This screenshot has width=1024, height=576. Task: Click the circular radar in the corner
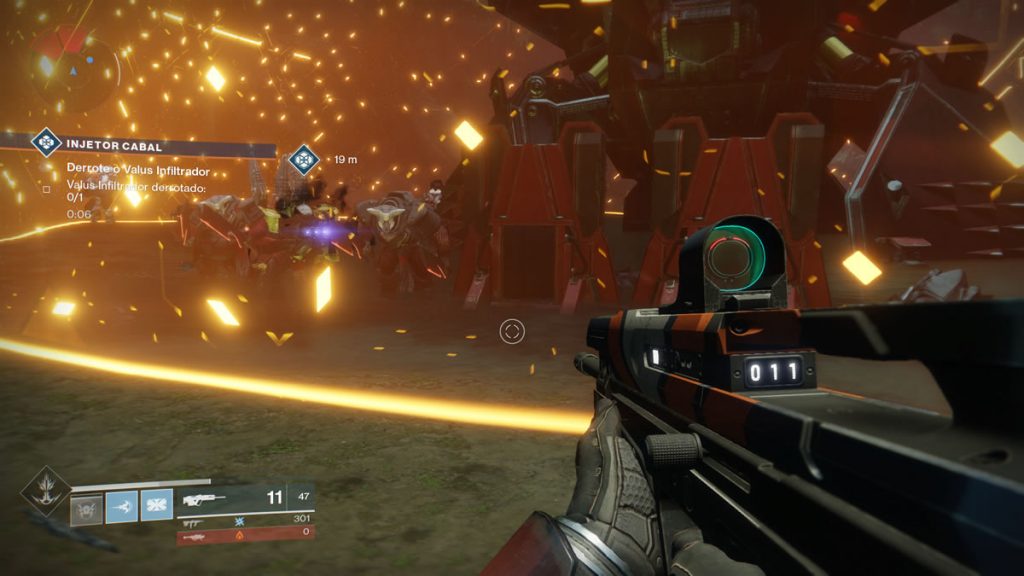[x=75, y=70]
